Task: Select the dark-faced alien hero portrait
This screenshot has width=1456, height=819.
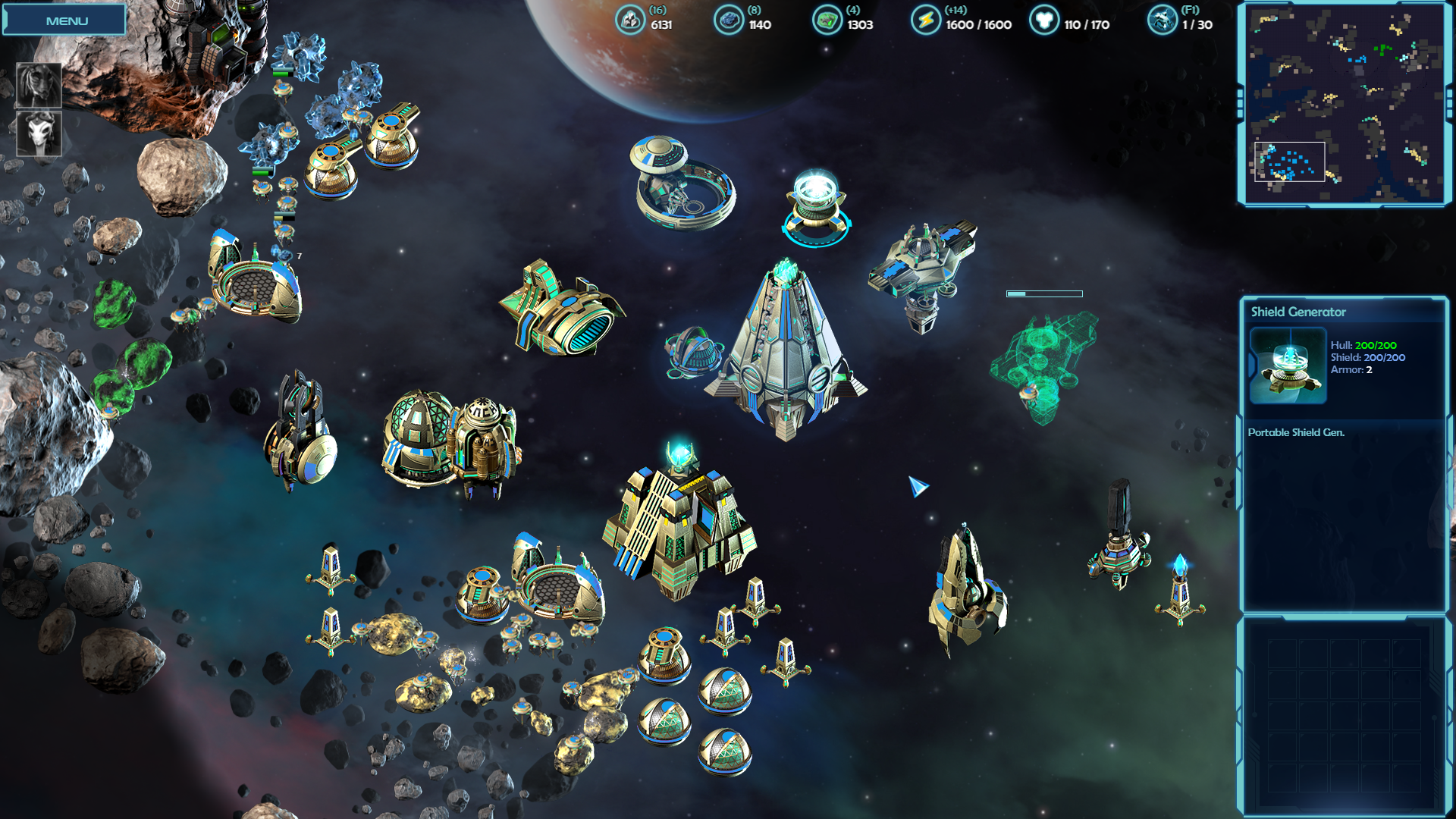Action: [39, 85]
